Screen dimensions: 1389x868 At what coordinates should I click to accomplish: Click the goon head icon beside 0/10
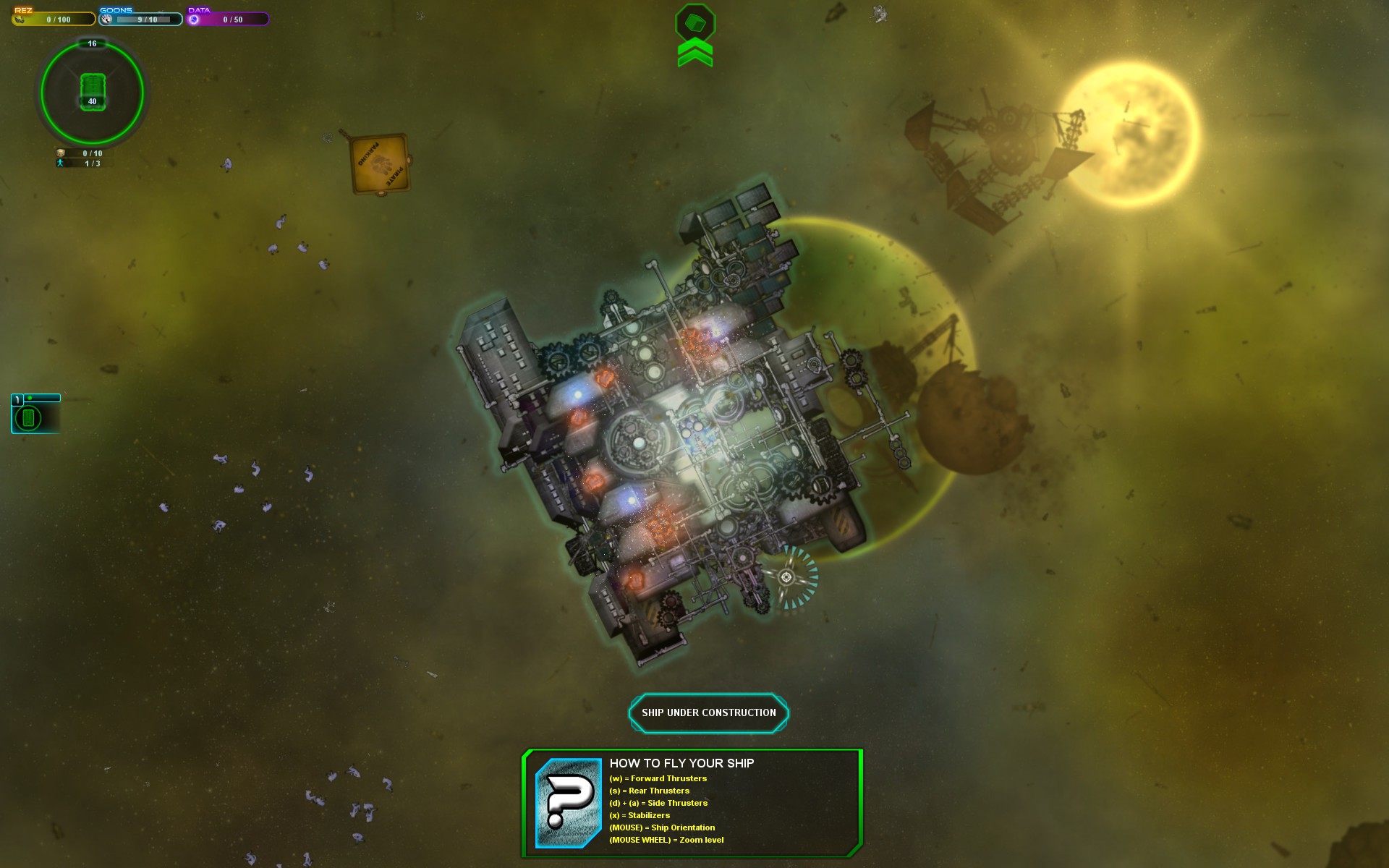[61, 153]
